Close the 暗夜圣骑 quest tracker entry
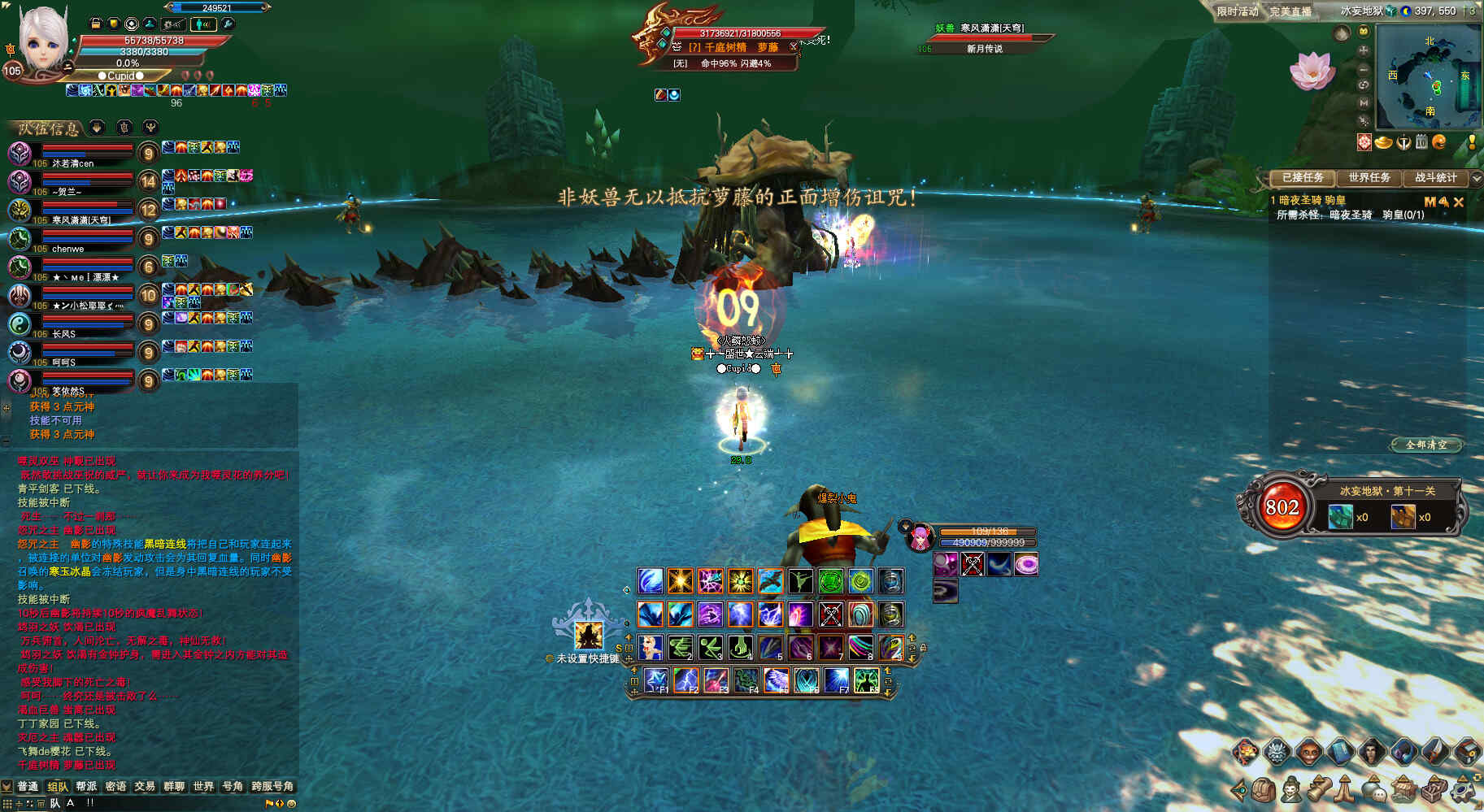Viewport: 1484px width, 812px height. point(1458,202)
